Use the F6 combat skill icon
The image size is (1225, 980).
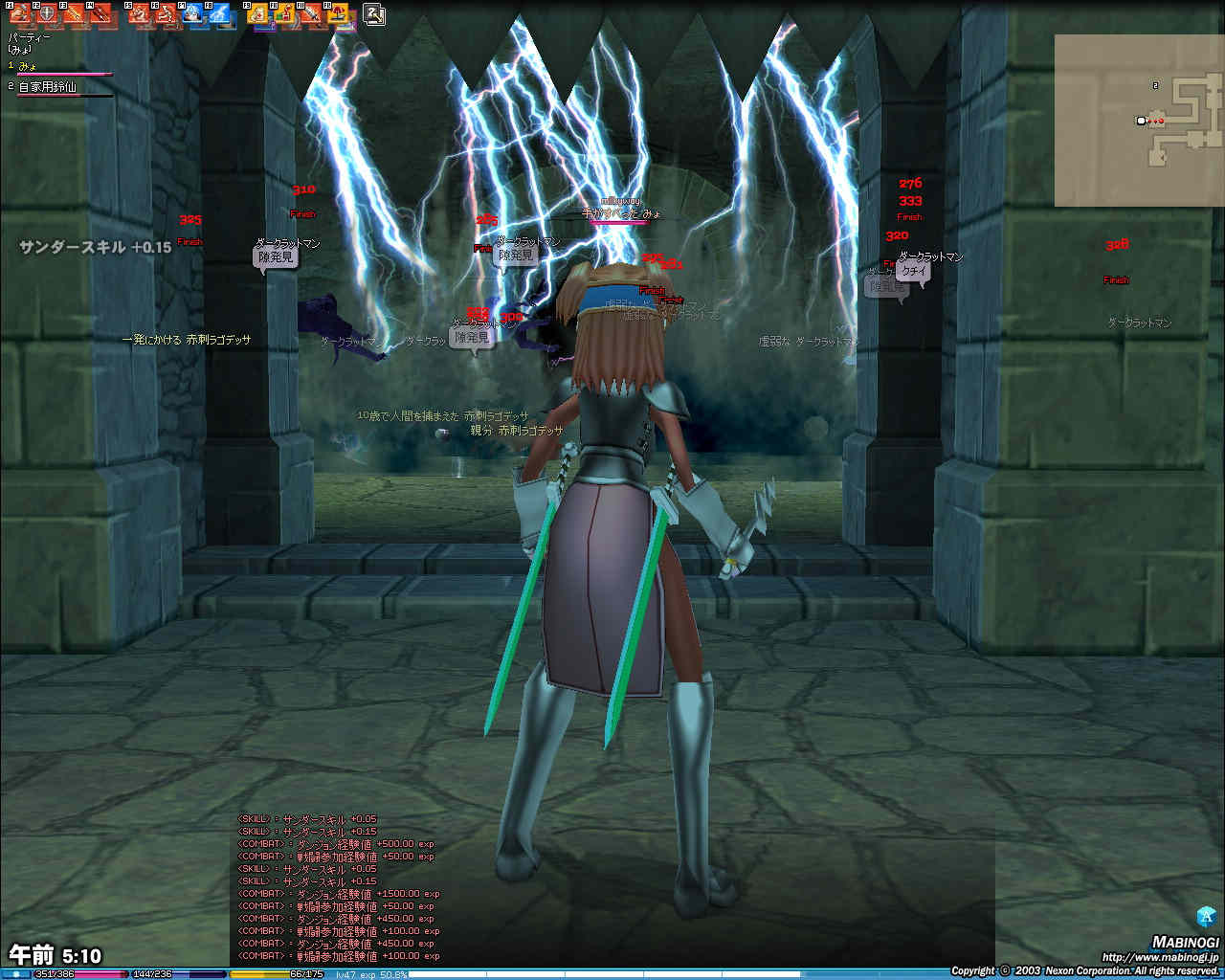point(167,15)
